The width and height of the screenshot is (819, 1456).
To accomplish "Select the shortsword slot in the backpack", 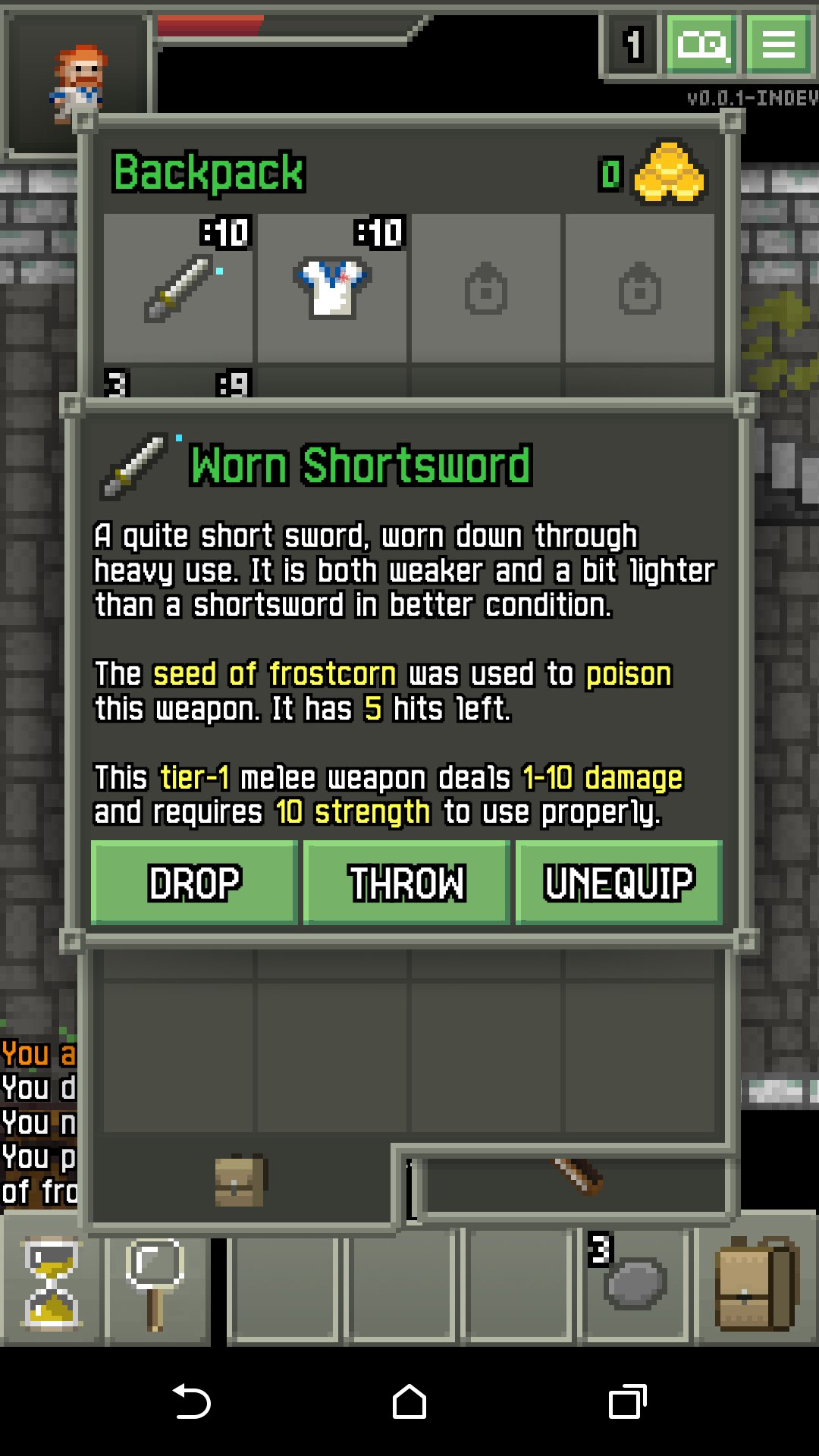I will [179, 288].
